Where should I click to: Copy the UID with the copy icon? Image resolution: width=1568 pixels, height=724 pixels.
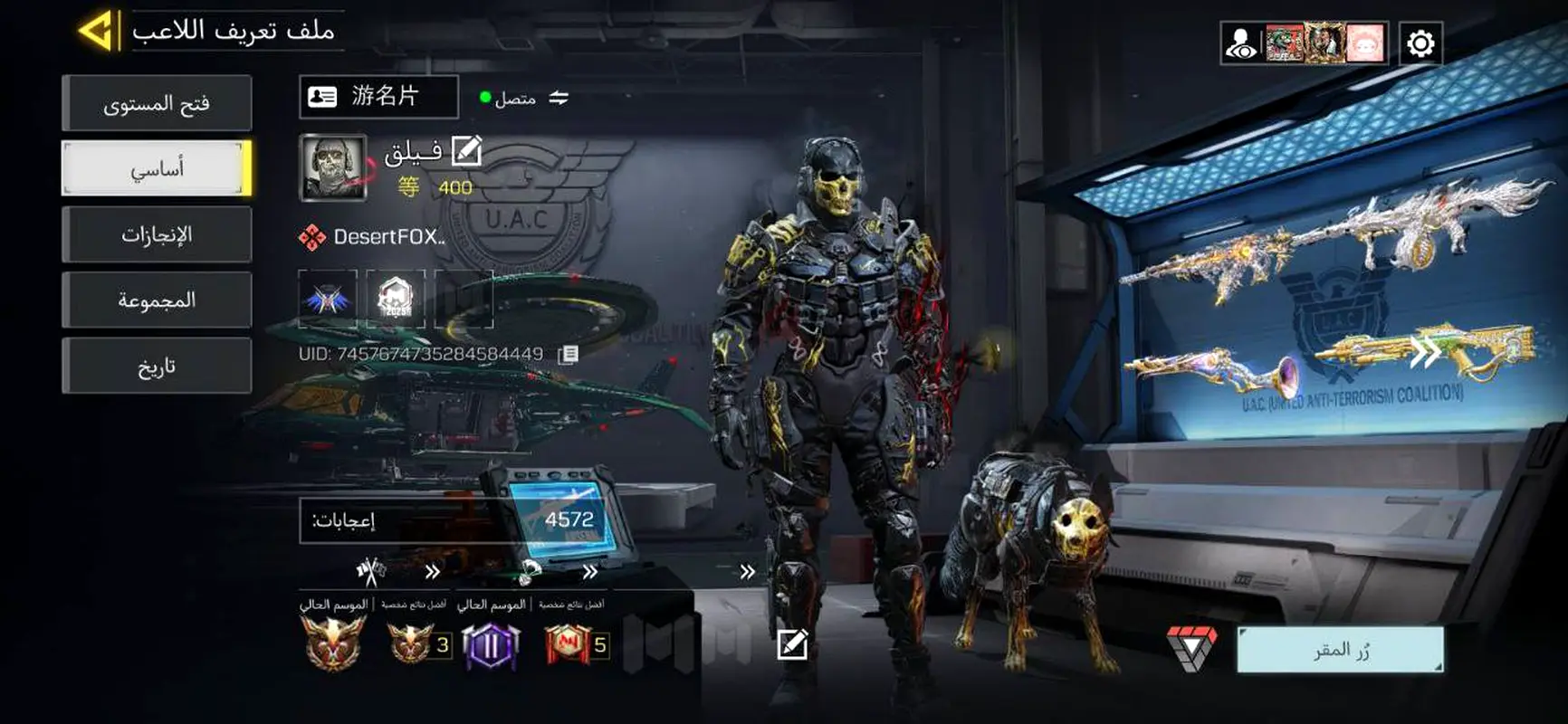tap(568, 354)
